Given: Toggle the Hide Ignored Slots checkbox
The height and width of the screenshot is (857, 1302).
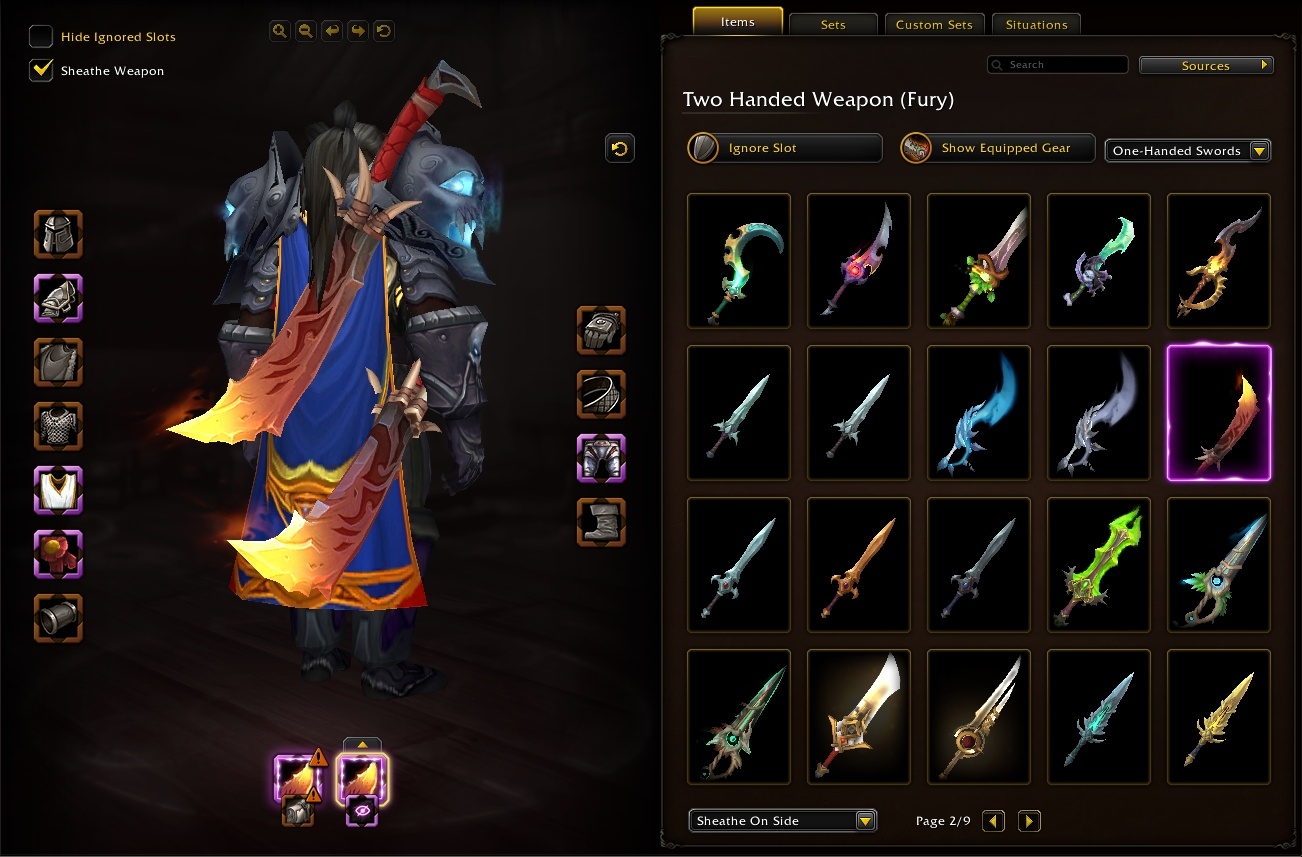Looking at the screenshot, I should click(41, 37).
